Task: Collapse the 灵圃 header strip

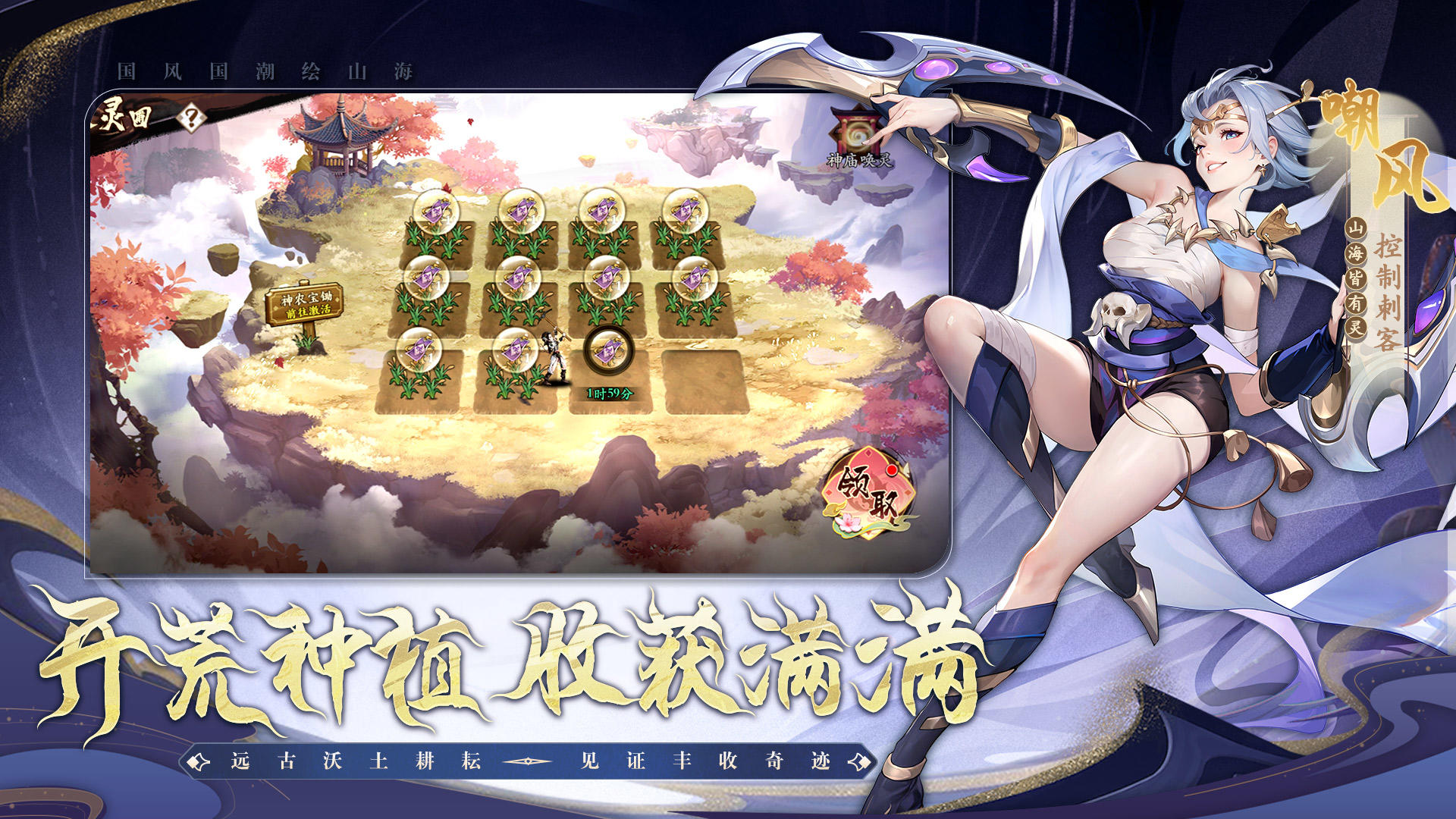Action: pyautogui.click(x=152, y=114)
